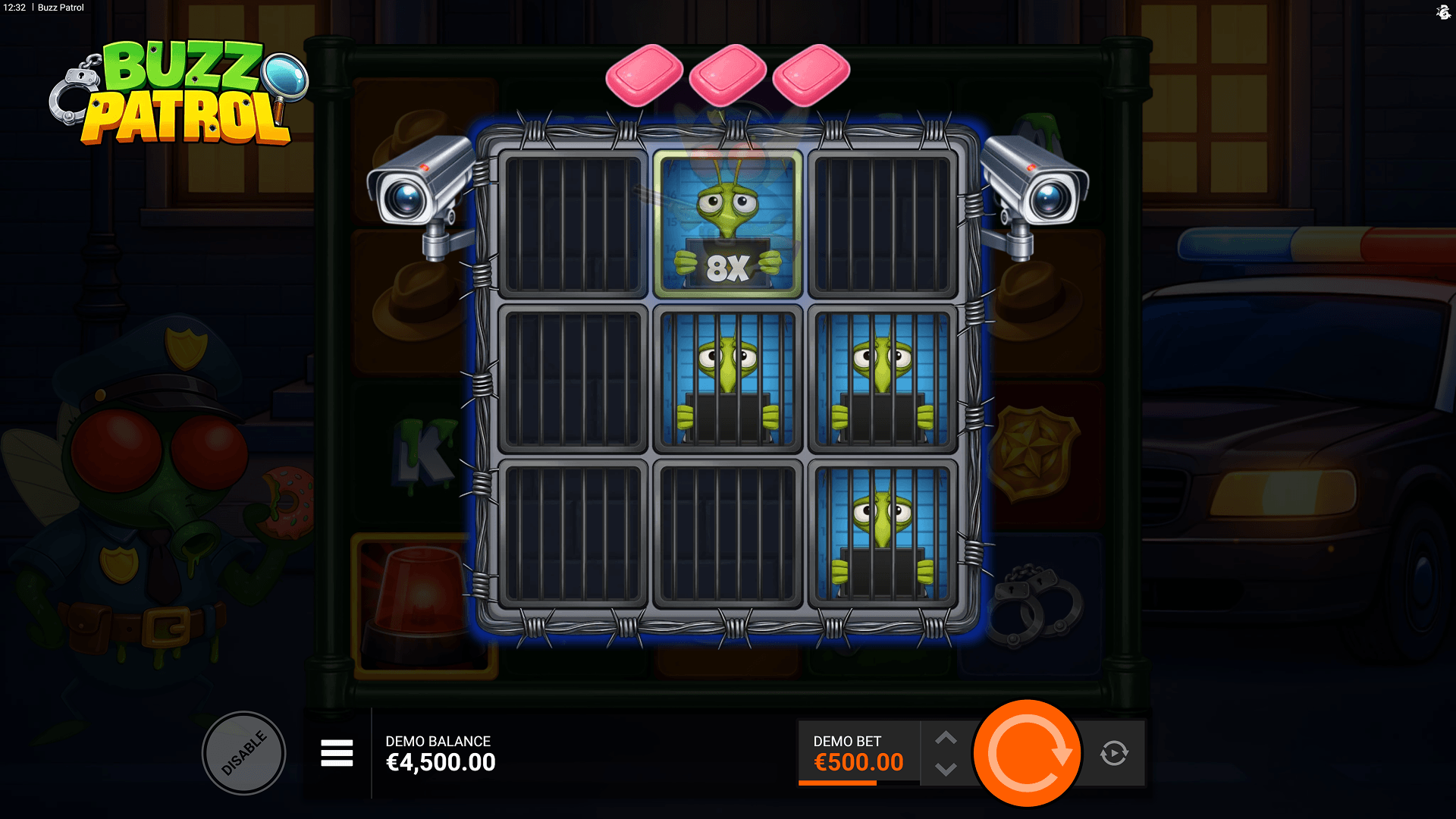Open the Demo Bet amount panel
The width and height of the screenshot is (1456, 819).
pos(858,753)
